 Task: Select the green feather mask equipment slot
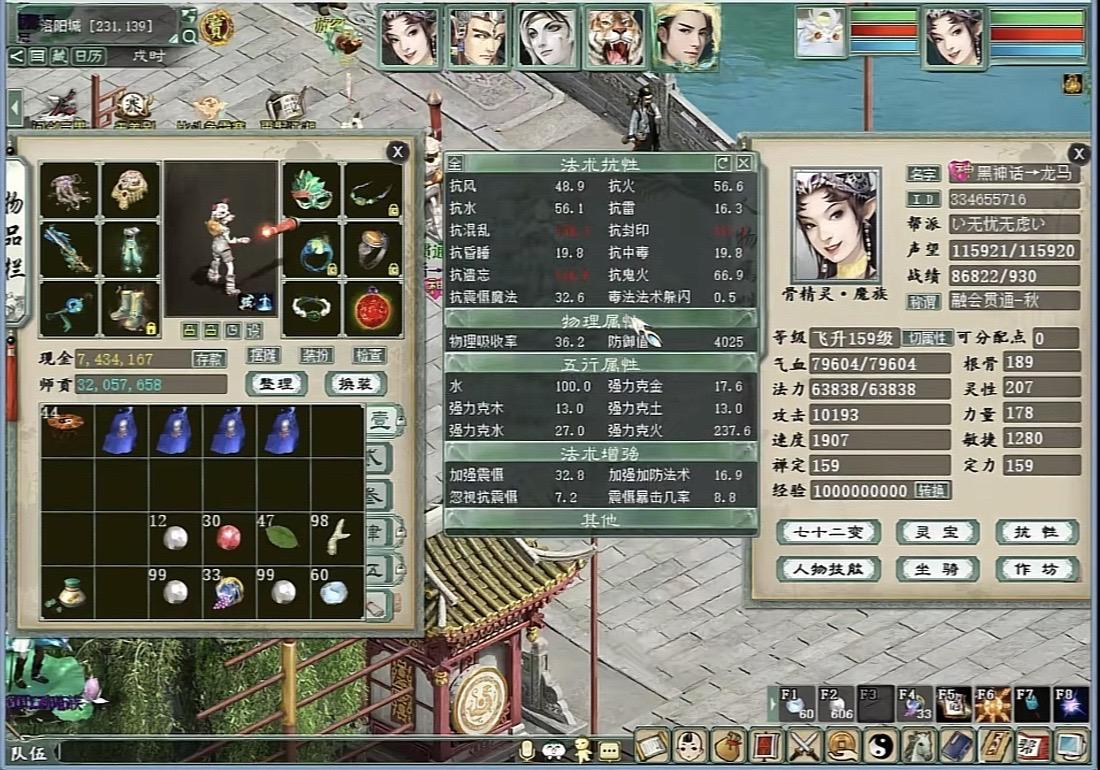point(313,191)
